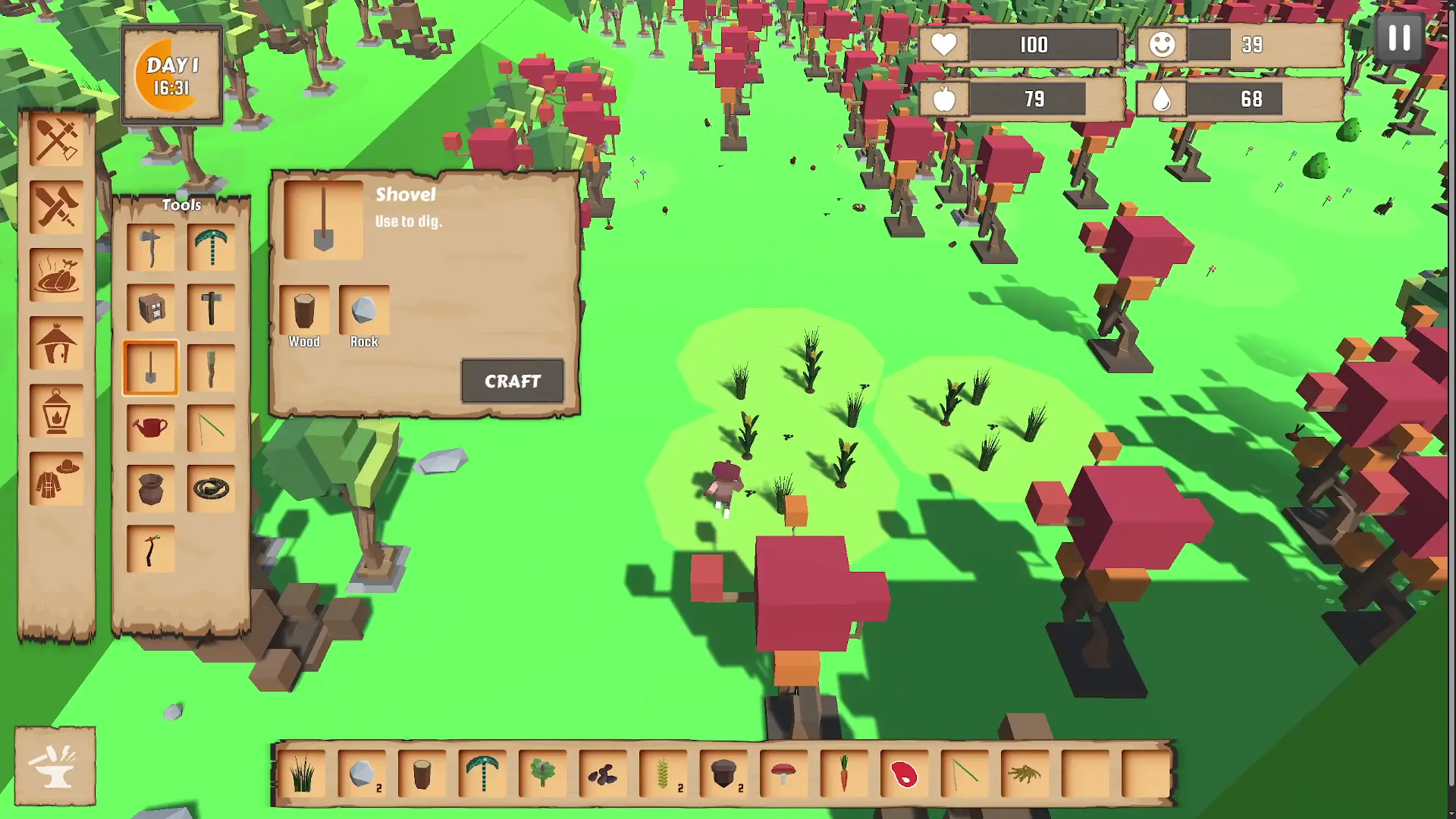Screen dimensions: 1456x819
Task: Switch to the weapons category with crossed sword
Action: (x=56, y=205)
